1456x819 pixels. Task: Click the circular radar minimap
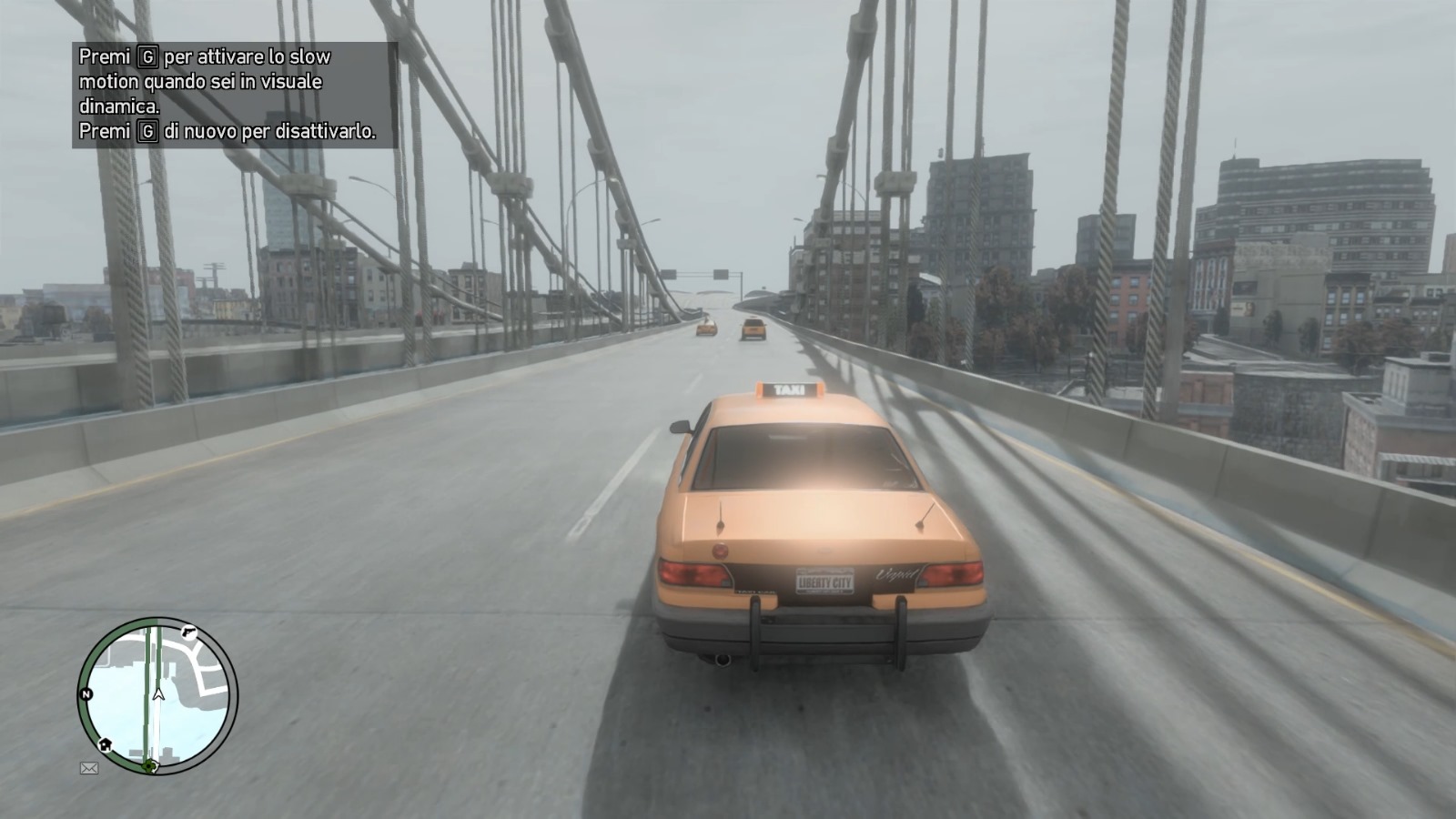coord(157,695)
